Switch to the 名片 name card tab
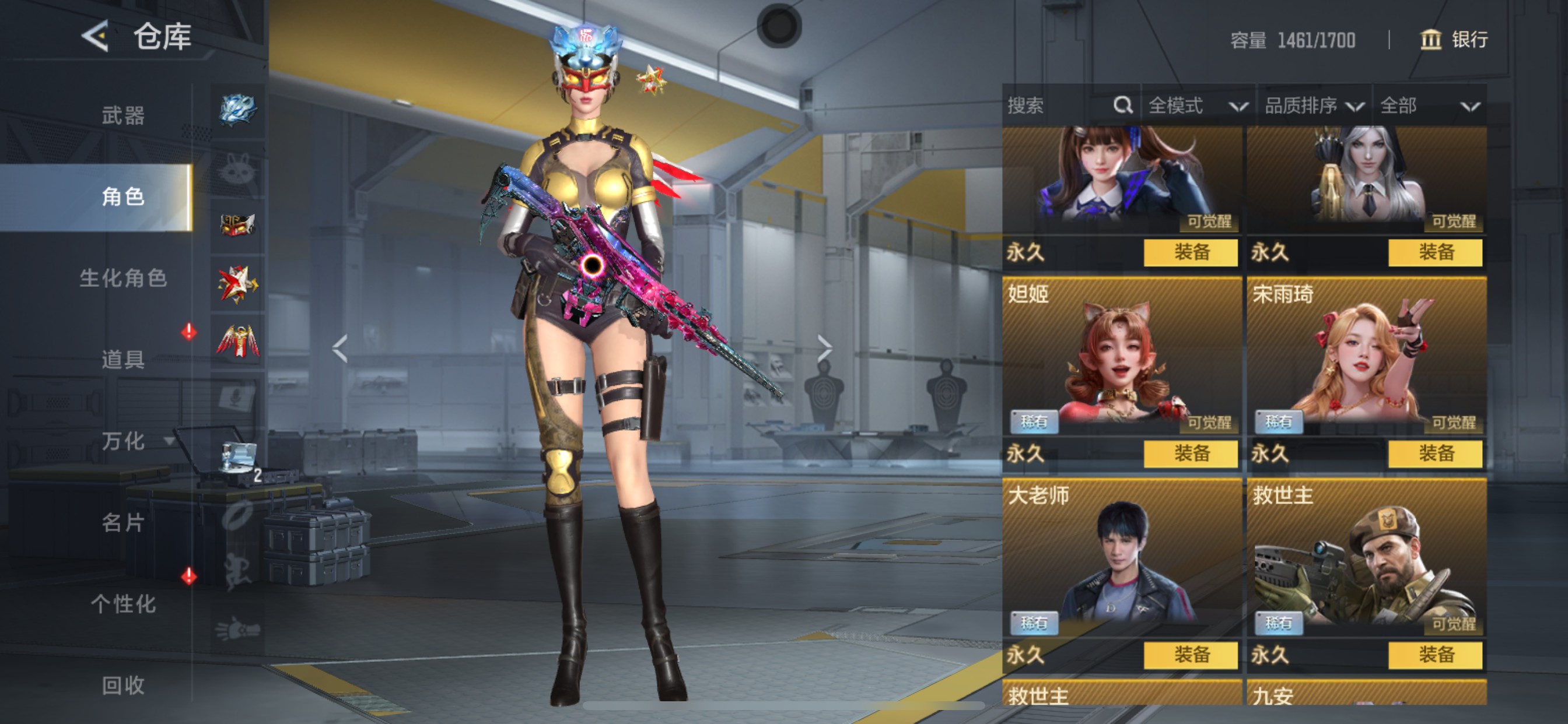The height and width of the screenshot is (724, 1568). 123,522
